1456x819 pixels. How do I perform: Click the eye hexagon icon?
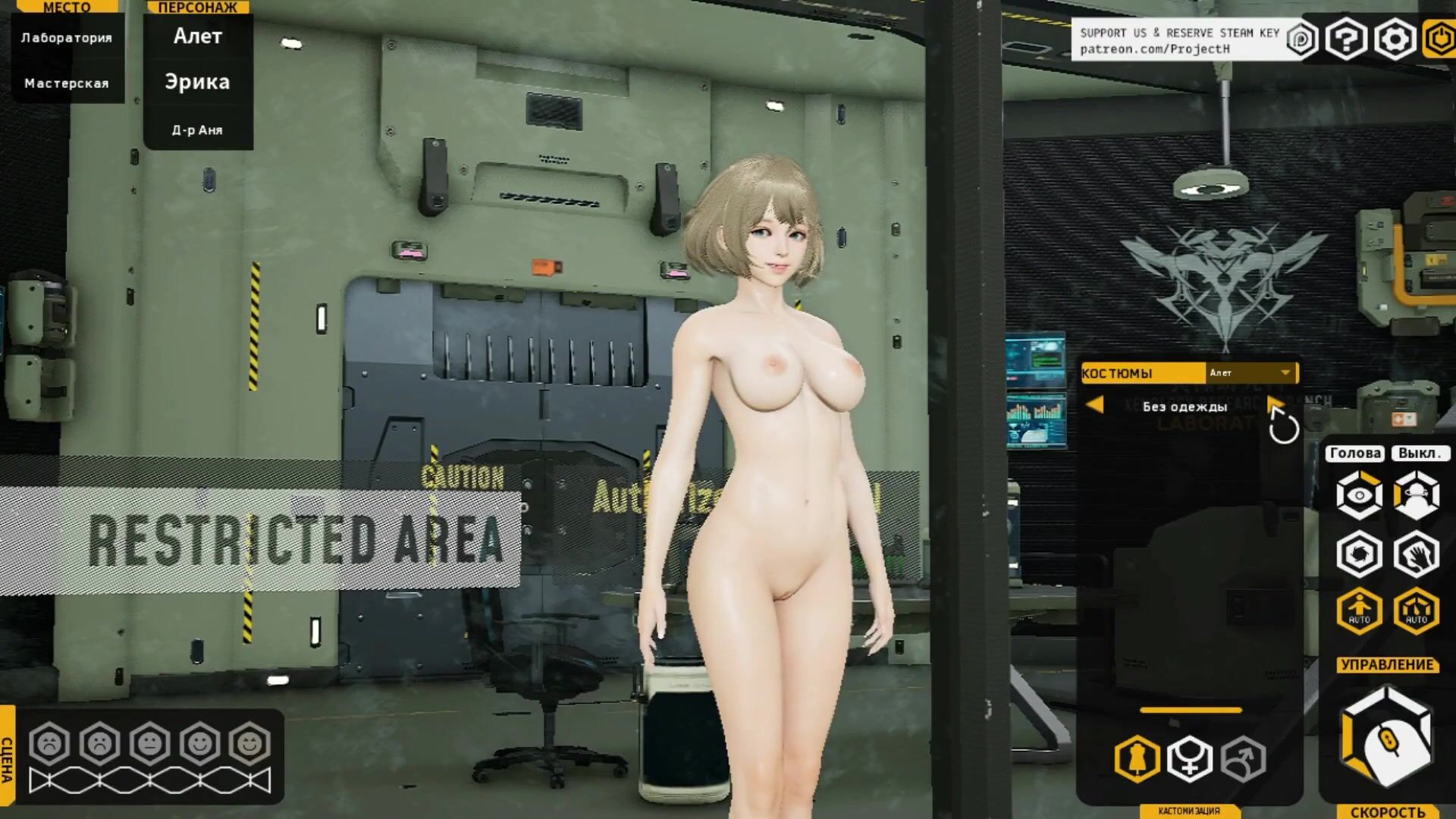coord(1359,496)
